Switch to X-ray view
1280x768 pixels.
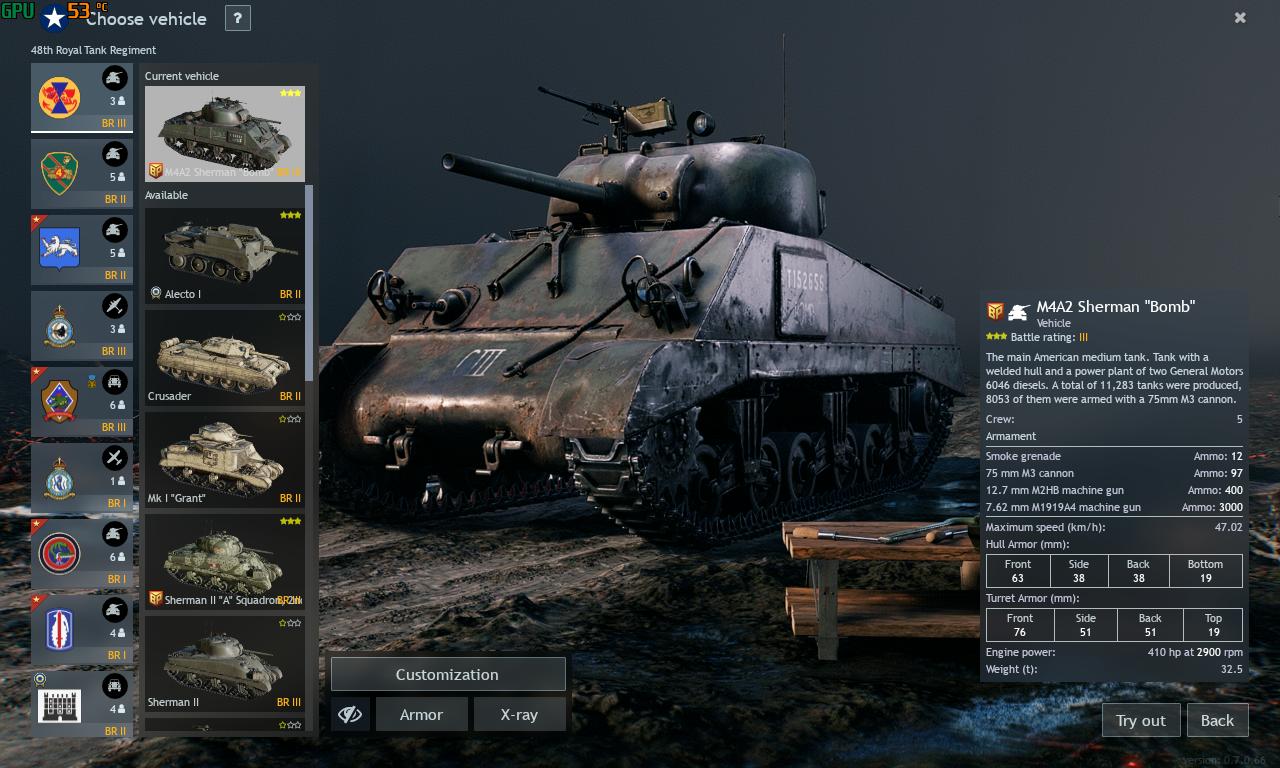coord(519,715)
